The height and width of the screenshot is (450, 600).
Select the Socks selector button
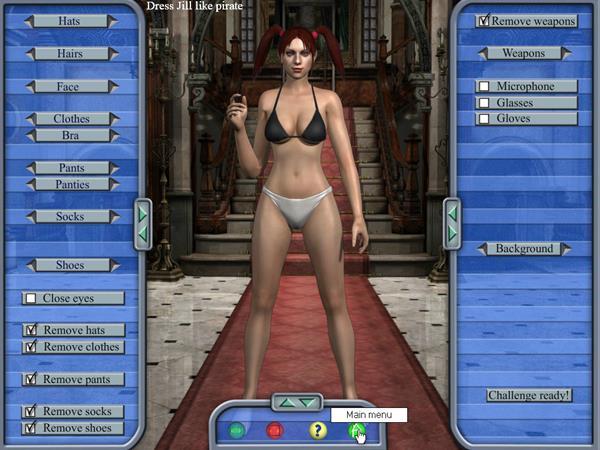[x=72, y=216]
